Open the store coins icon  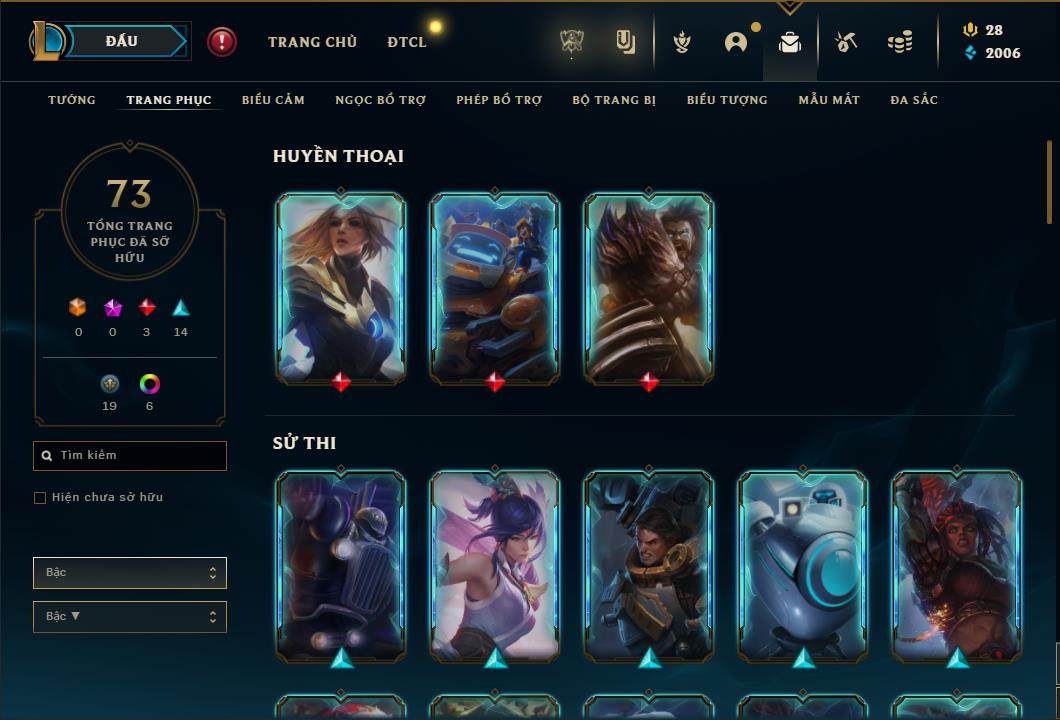[x=900, y=42]
